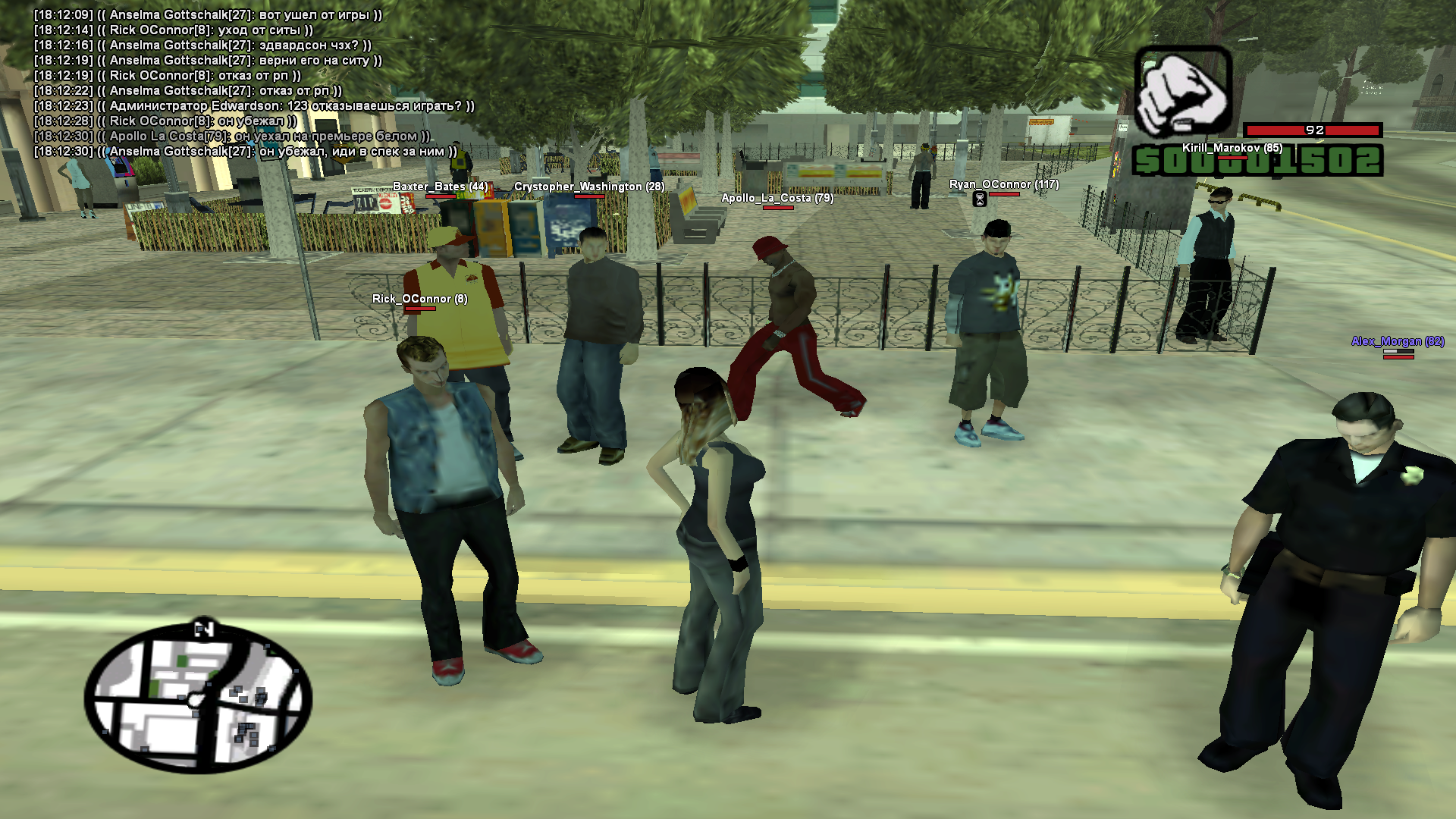Image resolution: width=1456 pixels, height=819 pixels.
Task: Choose the Baxter_Bates name tag
Action: tap(440, 187)
